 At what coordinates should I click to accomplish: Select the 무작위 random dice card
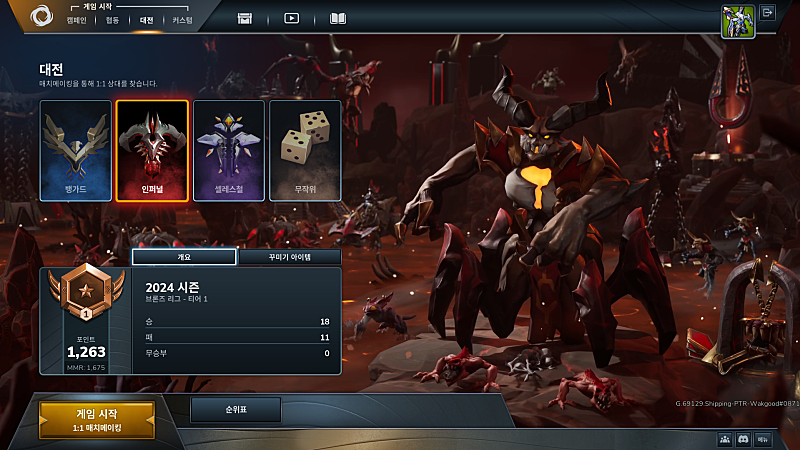(305, 151)
